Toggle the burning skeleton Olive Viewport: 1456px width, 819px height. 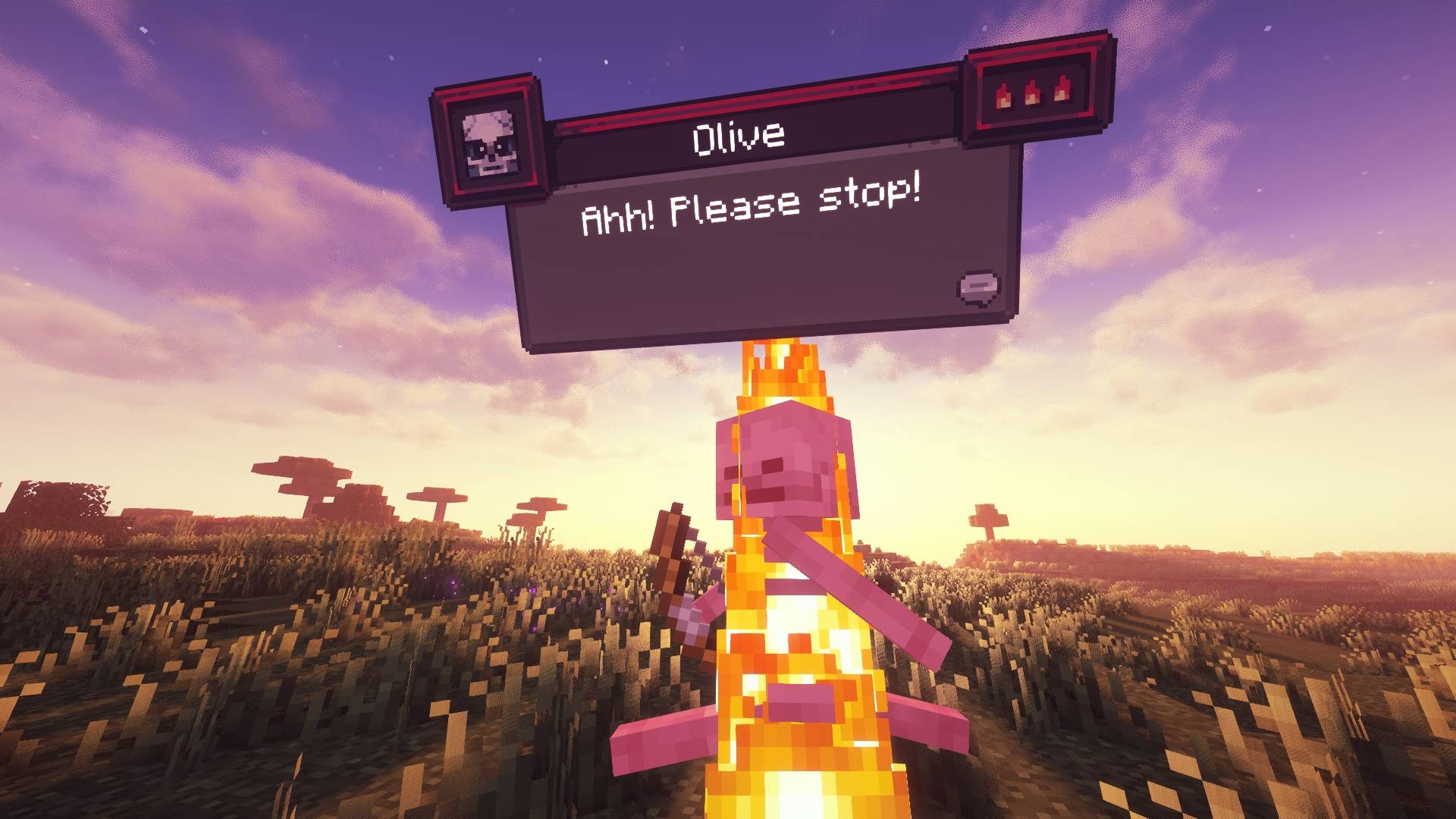pos(781,569)
